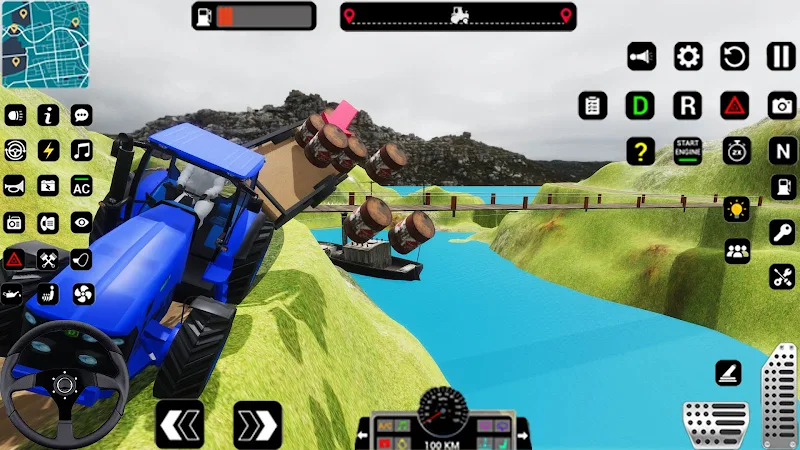The height and width of the screenshot is (450, 800).
Task: Shift to Neutral with the N button
Action: pos(782,151)
